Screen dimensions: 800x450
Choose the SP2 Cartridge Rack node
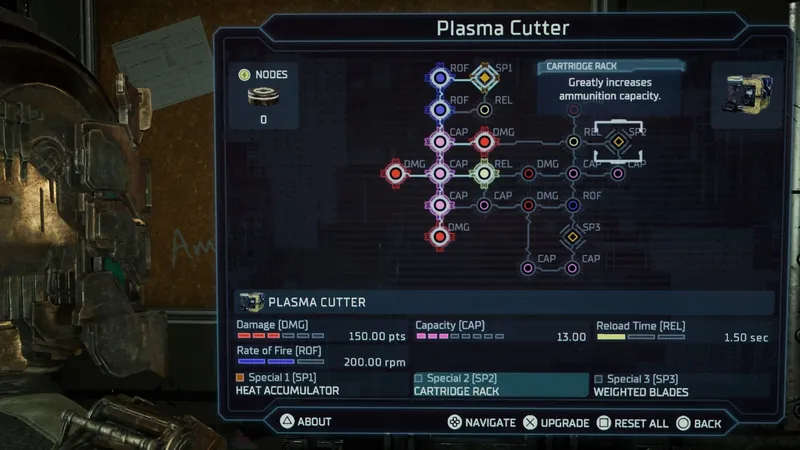(617, 142)
